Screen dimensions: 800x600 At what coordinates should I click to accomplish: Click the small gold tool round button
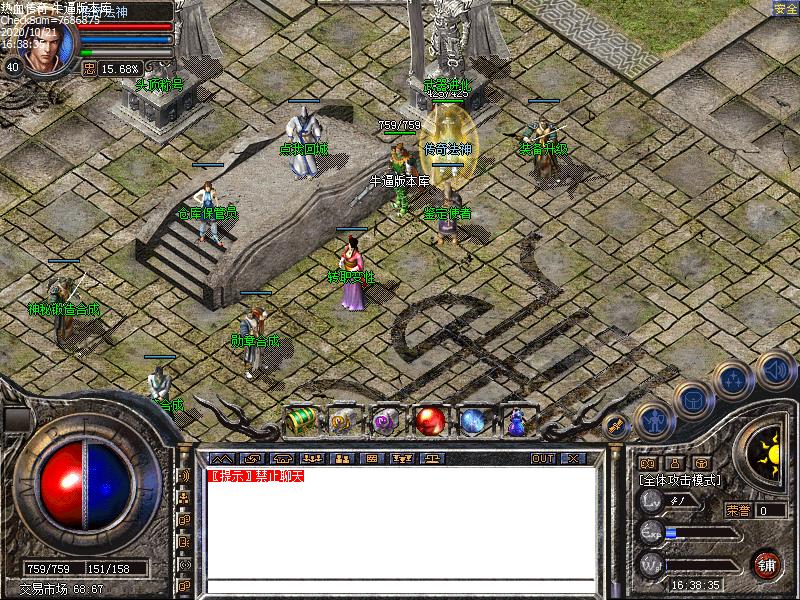coord(616,425)
